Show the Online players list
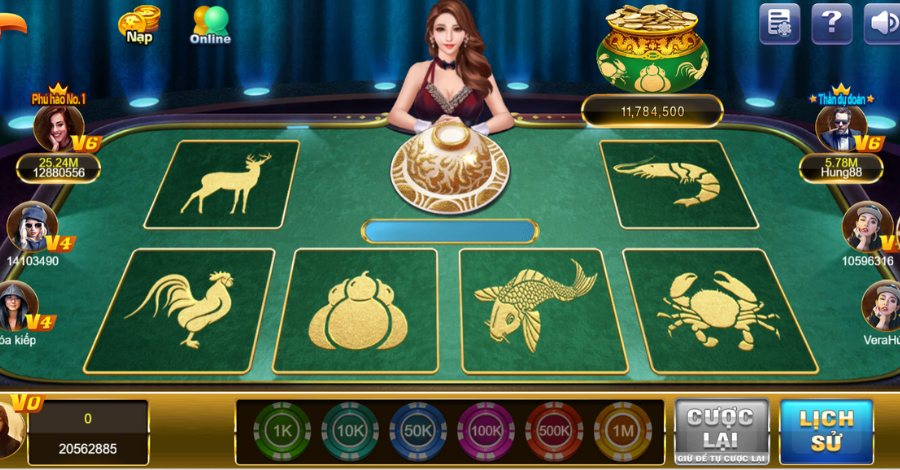This screenshot has width=900, height=470. (x=210, y=24)
